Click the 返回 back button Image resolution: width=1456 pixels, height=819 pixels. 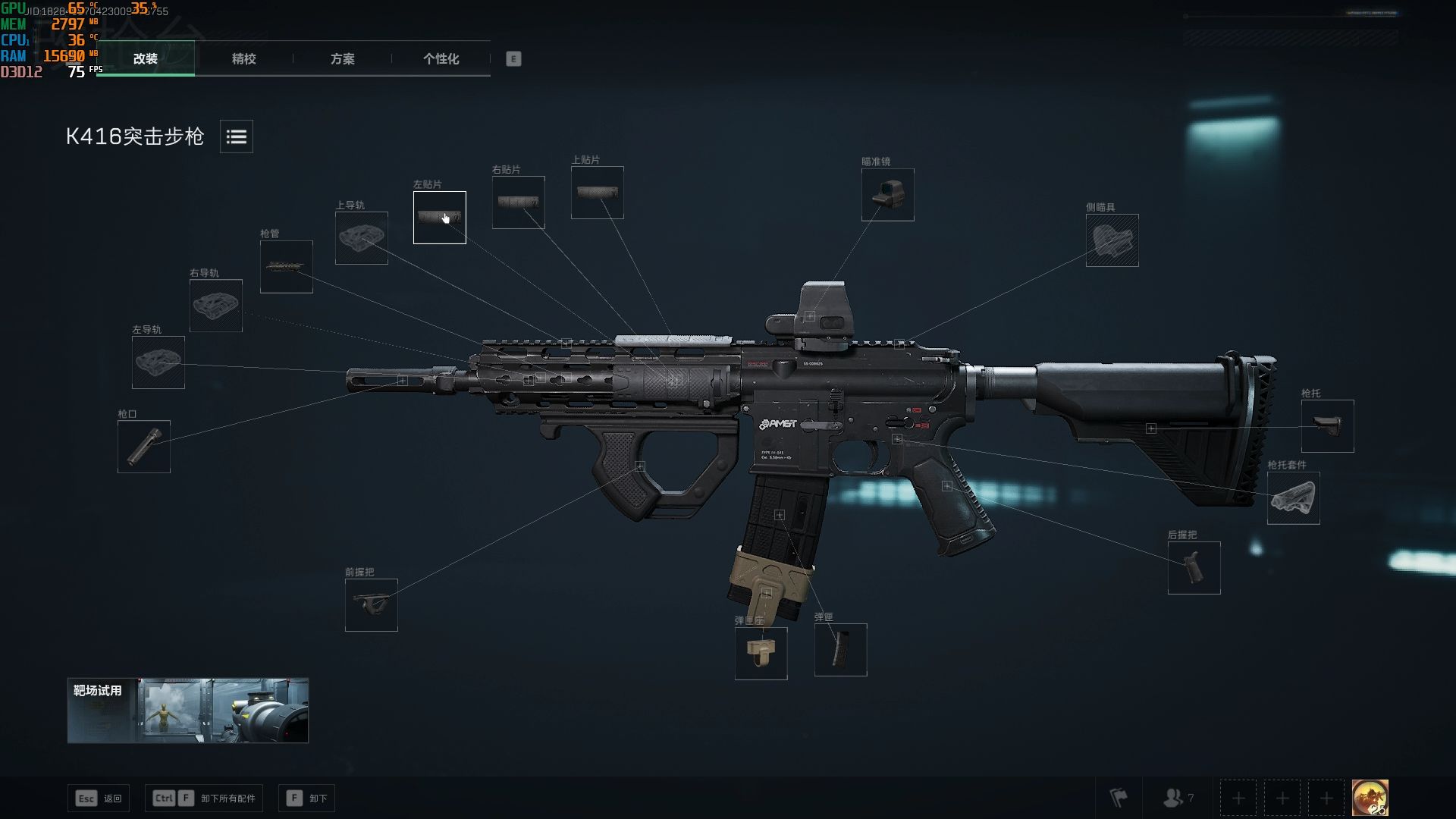click(99, 799)
